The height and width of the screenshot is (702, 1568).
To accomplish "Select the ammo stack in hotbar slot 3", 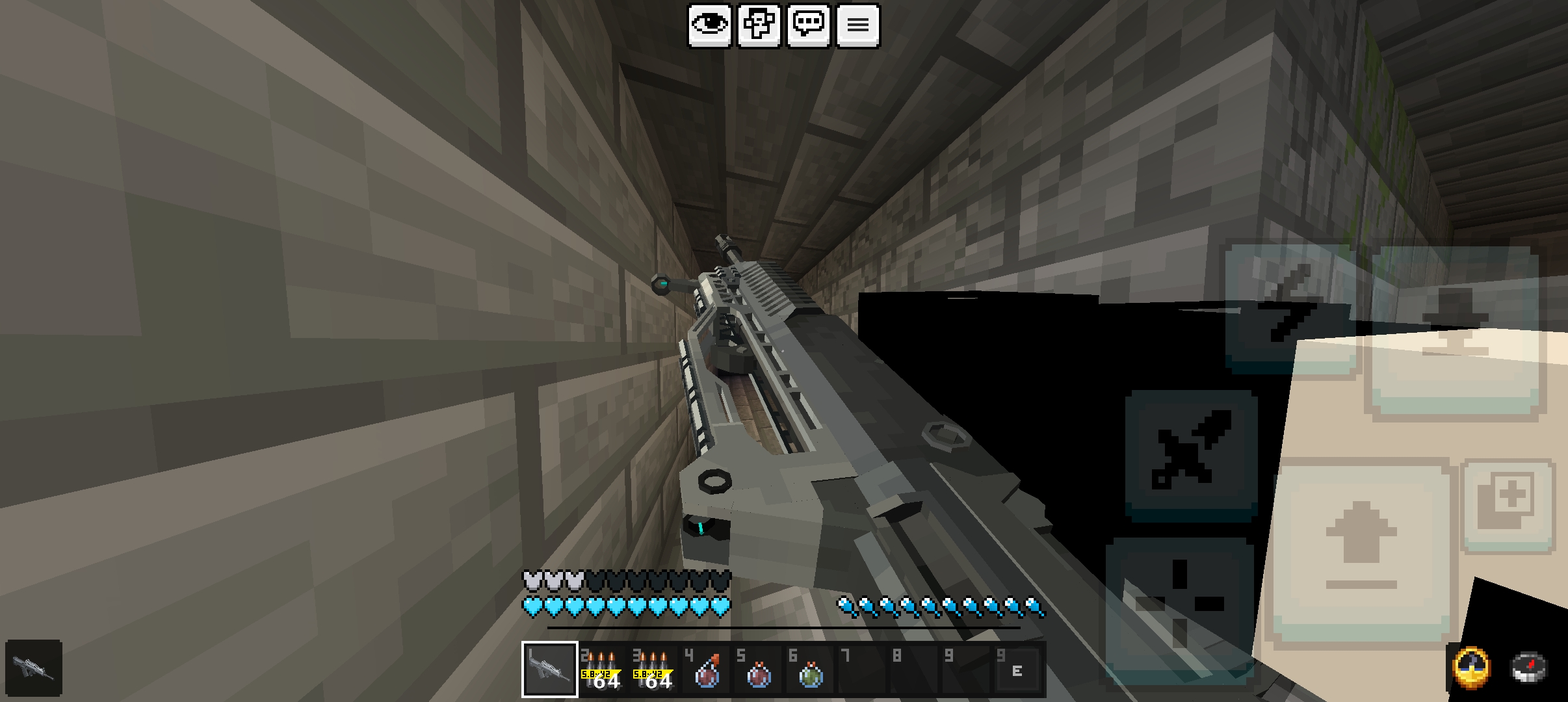I will click(654, 669).
